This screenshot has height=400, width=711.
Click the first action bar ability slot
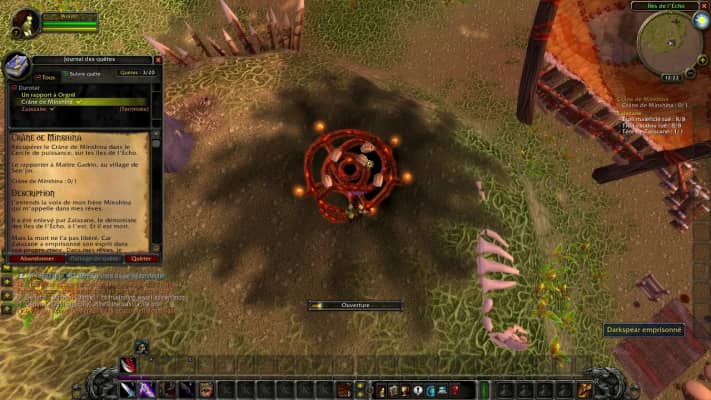tap(127, 389)
